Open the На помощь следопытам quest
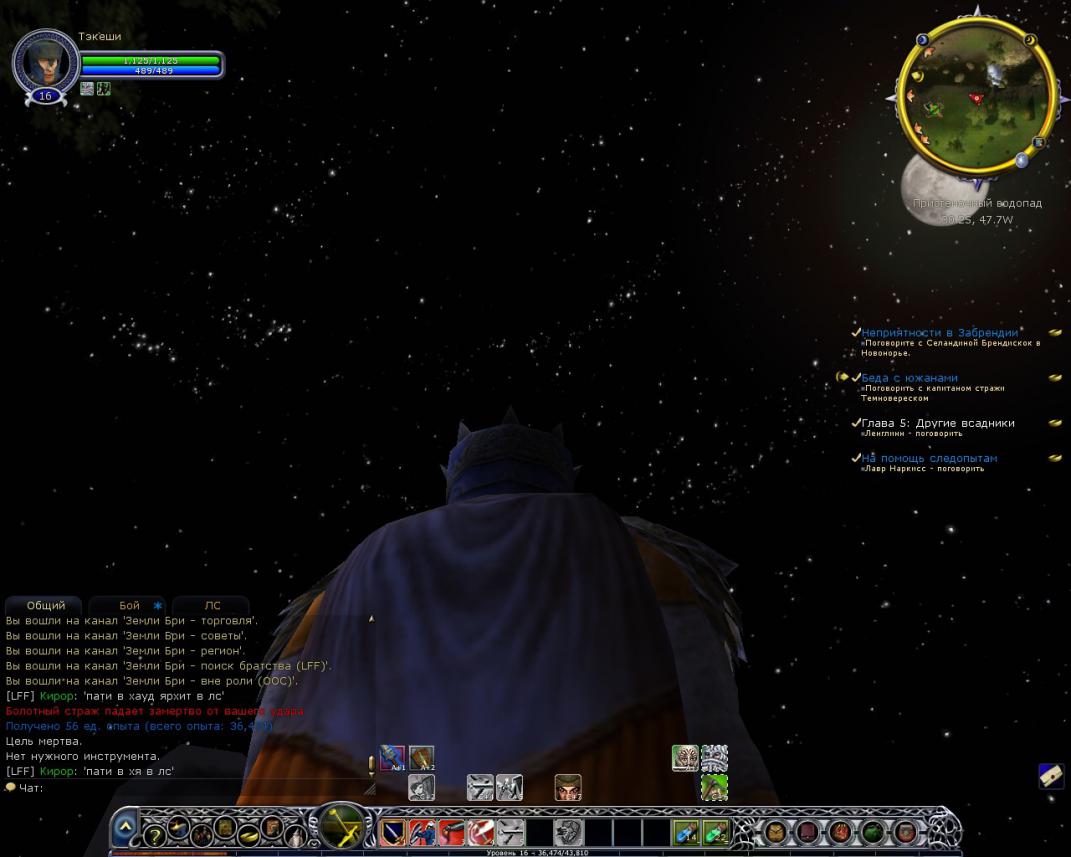Image resolution: width=1071 pixels, height=857 pixels. (x=929, y=459)
